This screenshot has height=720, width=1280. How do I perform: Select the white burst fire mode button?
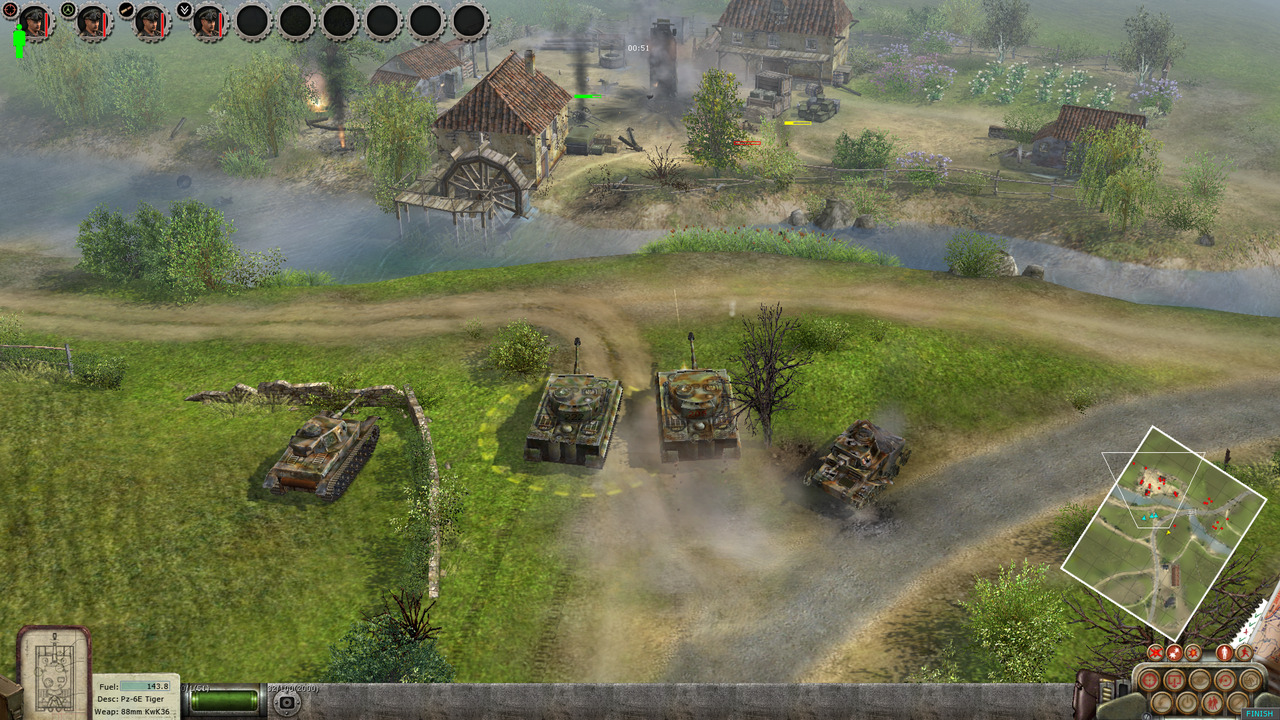click(1174, 653)
